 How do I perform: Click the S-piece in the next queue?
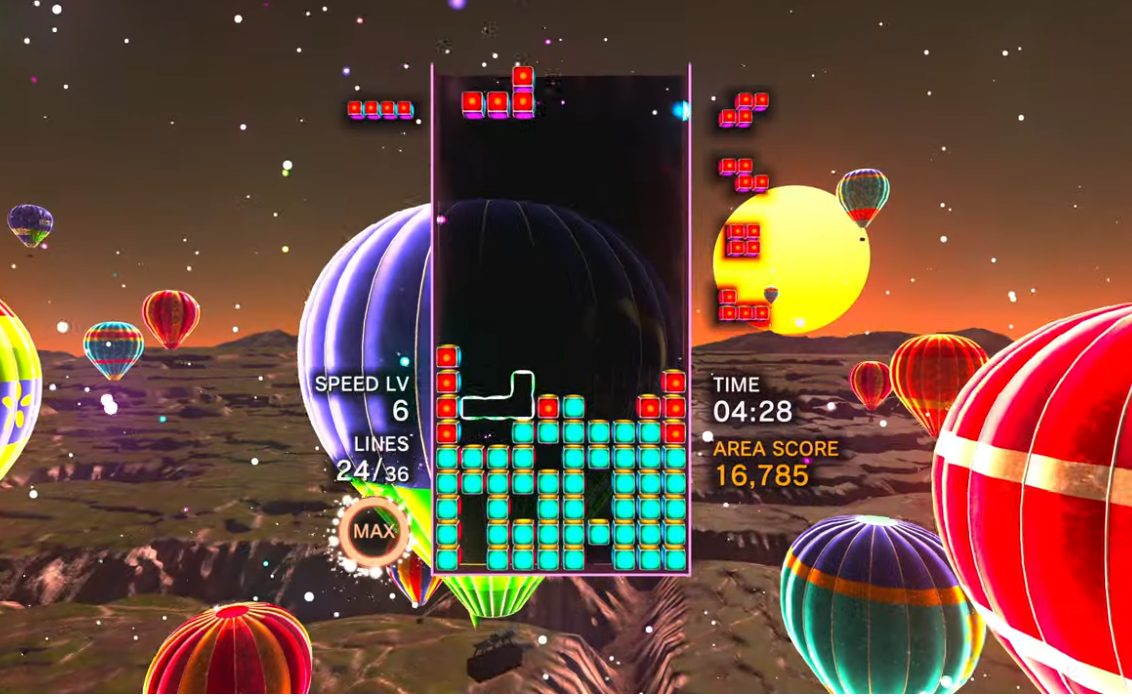tap(744, 109)
